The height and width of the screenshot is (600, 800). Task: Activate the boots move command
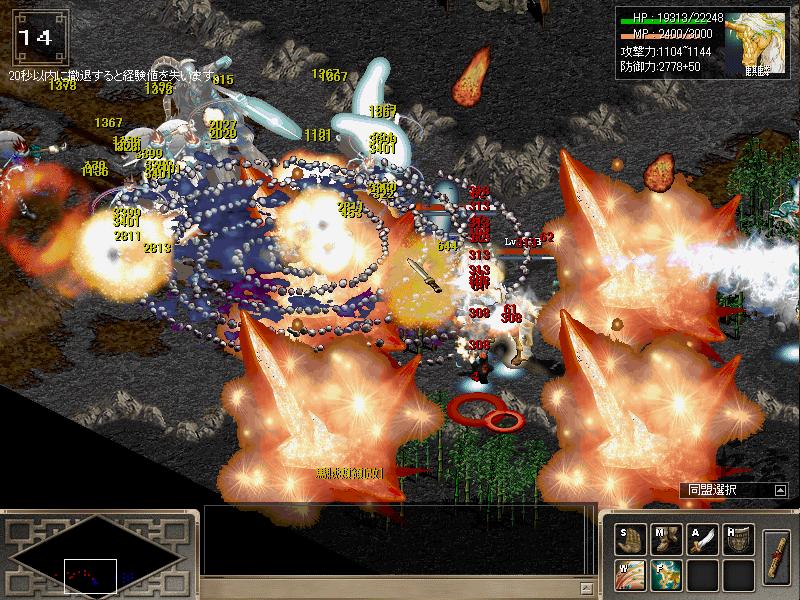[666, 539]
